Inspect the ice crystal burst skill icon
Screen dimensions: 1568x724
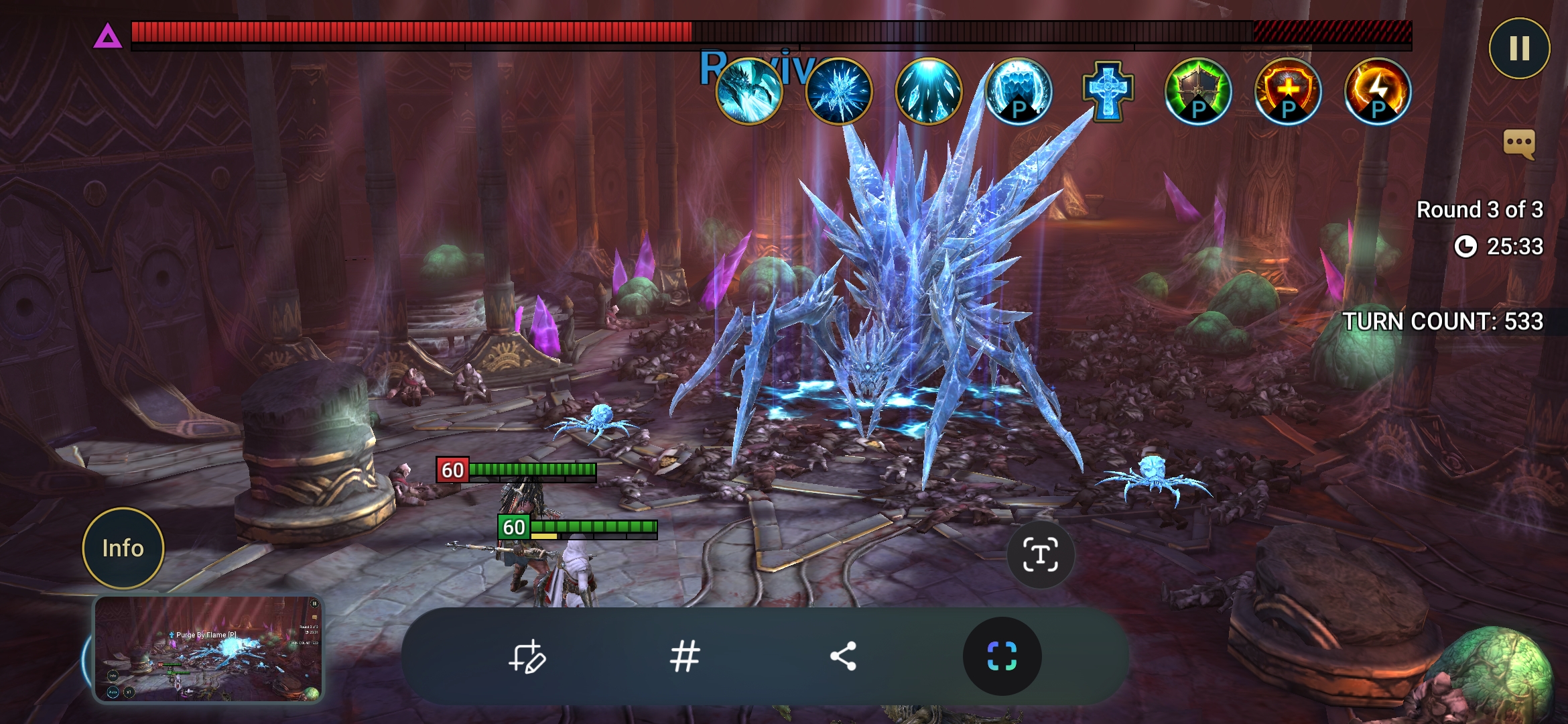click(x=839, y=91)
